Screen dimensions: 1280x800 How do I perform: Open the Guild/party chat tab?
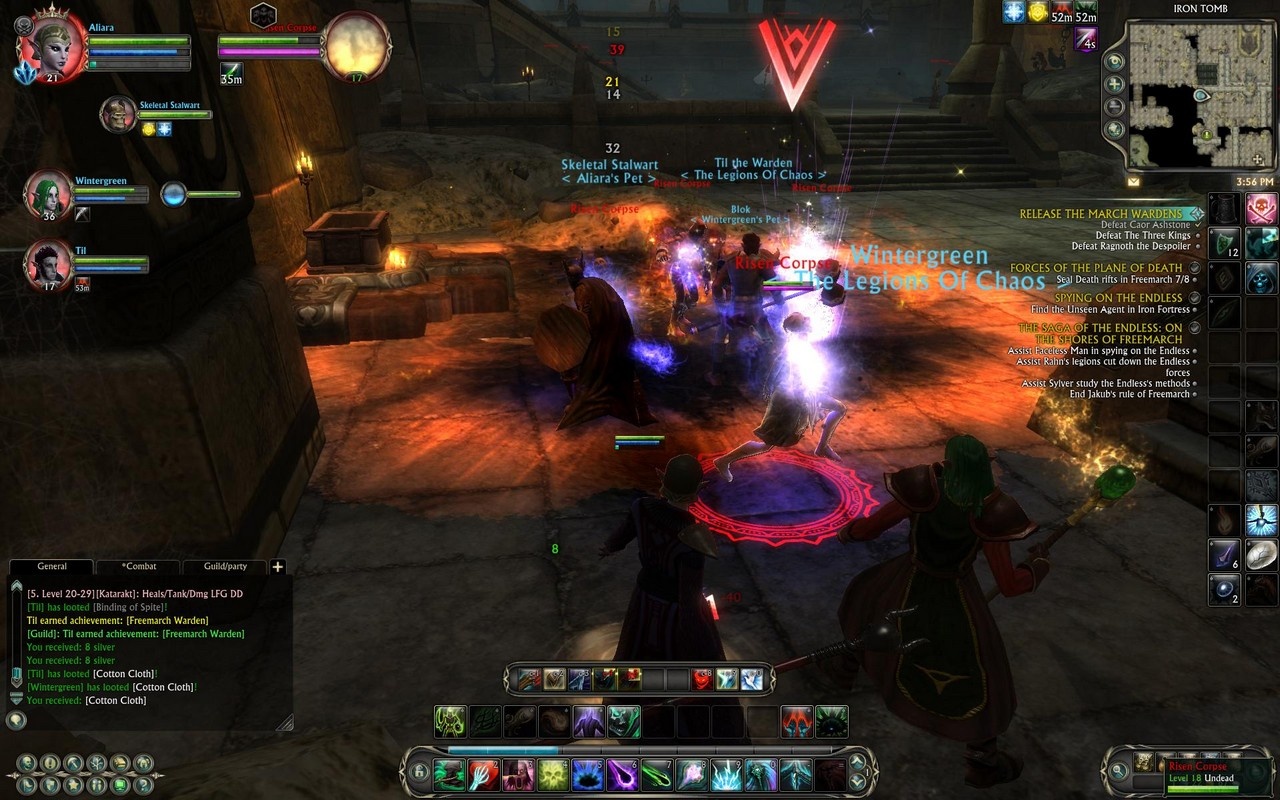pos(225,566)
